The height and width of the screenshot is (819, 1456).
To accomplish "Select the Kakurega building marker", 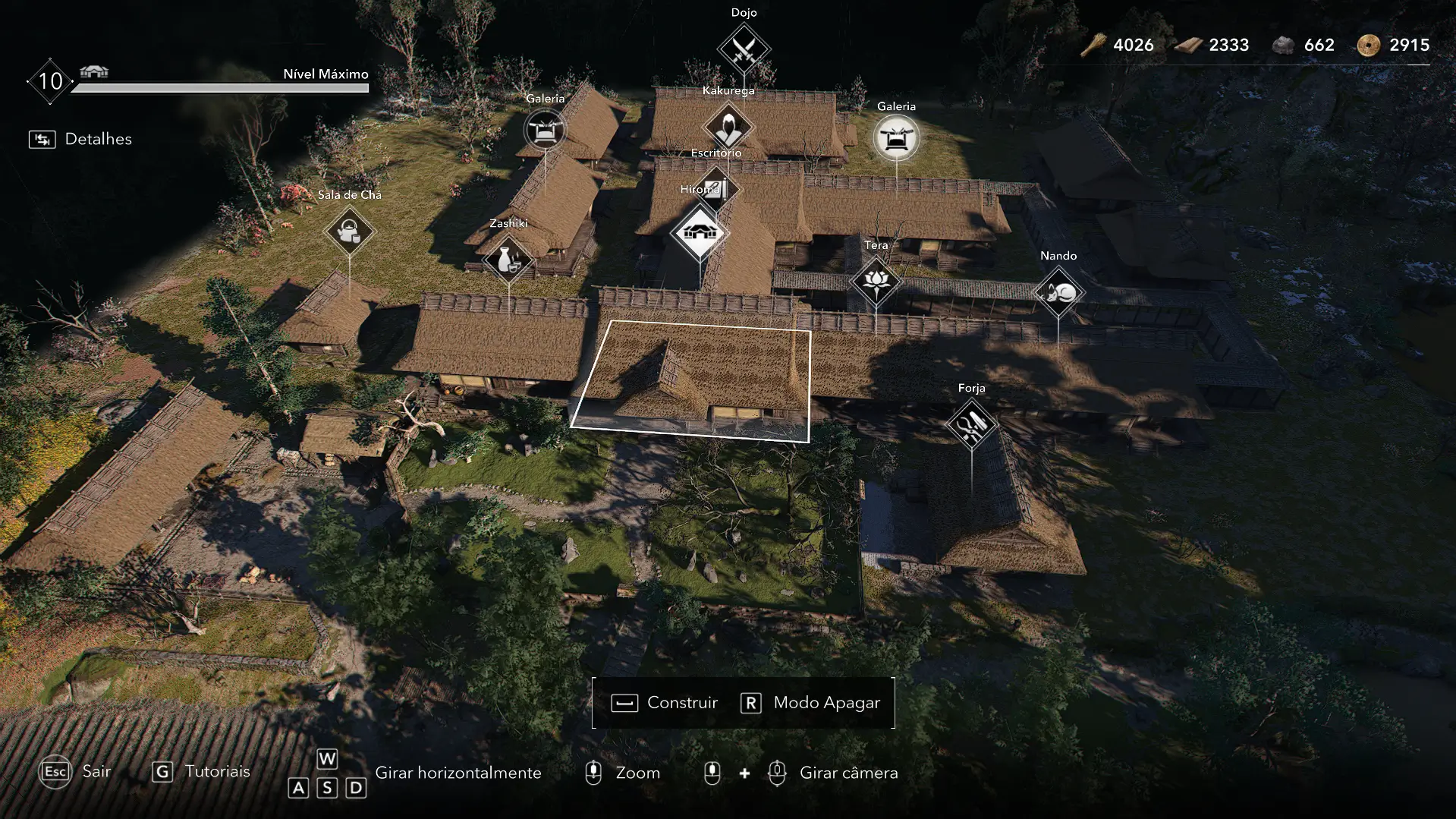I will [x=728, y=127].
